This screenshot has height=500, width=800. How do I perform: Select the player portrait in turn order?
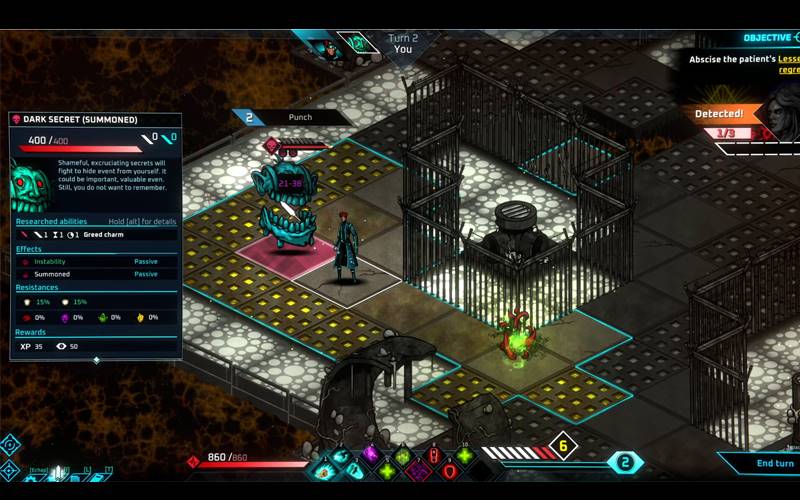[x=327, y=46]
